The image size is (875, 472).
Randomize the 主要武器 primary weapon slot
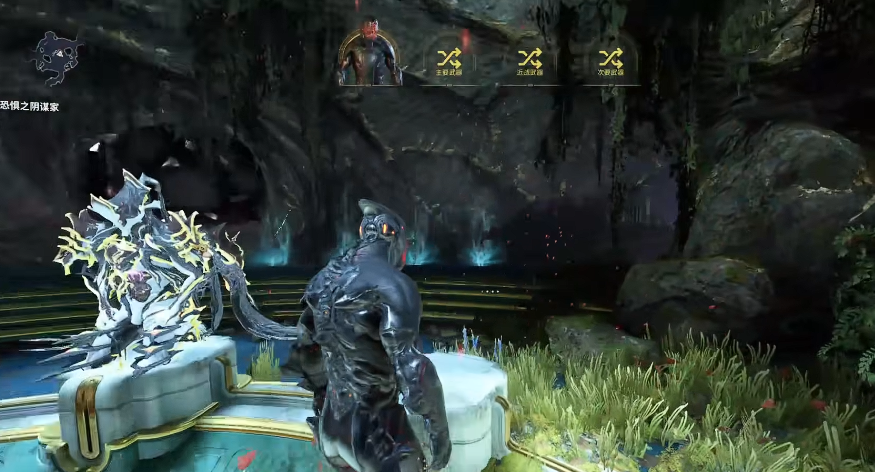click(448, 58)
